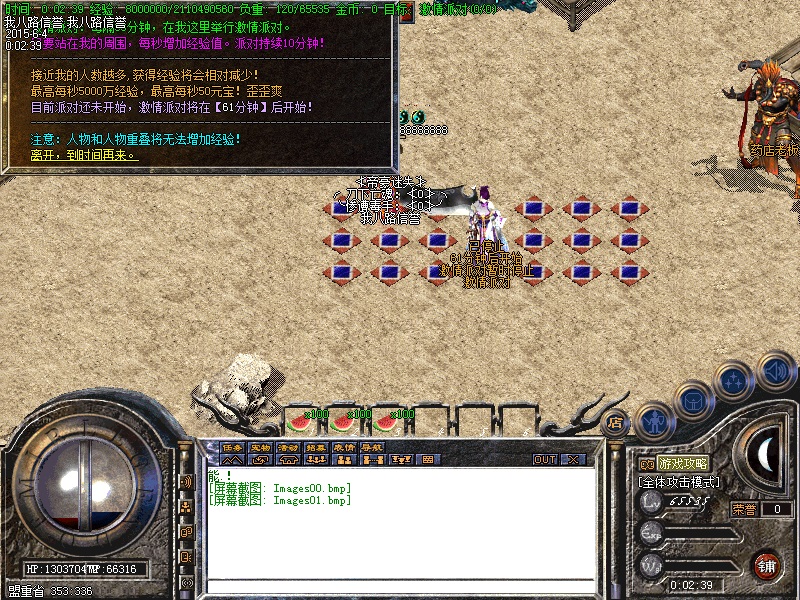Open the 导航 navigation tab
Viewport: 800px width, 600px height.
pos(372,447)
